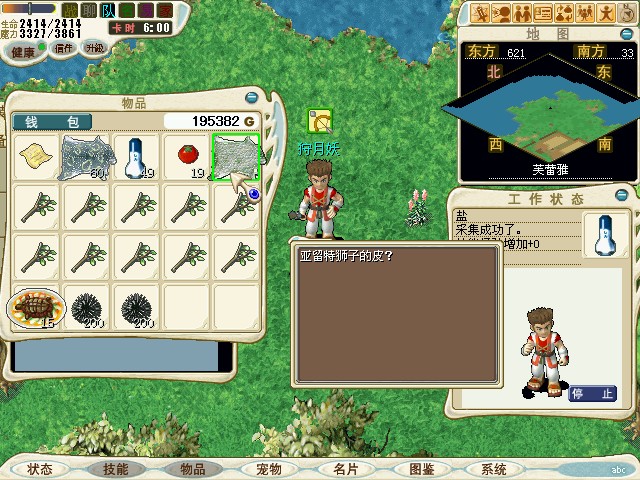Open the 状态 status menu
Image resolution: width=640 pixels, height=480 pixels.
[40, 469]
